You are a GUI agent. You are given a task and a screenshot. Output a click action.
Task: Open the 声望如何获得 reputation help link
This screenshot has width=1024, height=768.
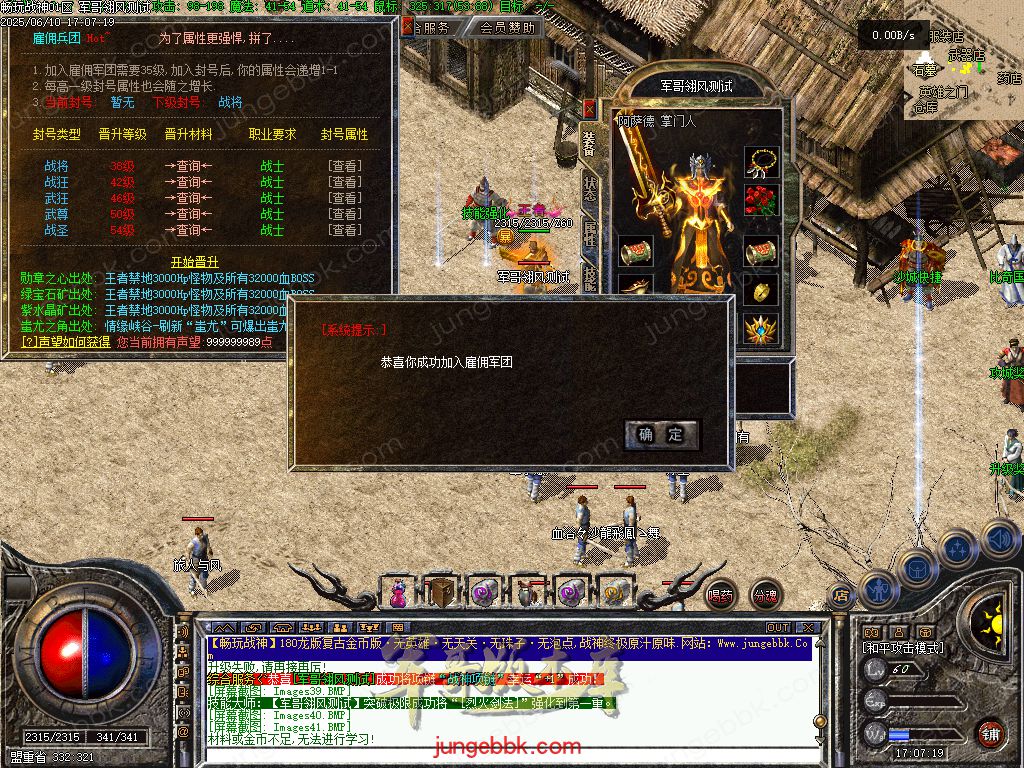(66, 342)
